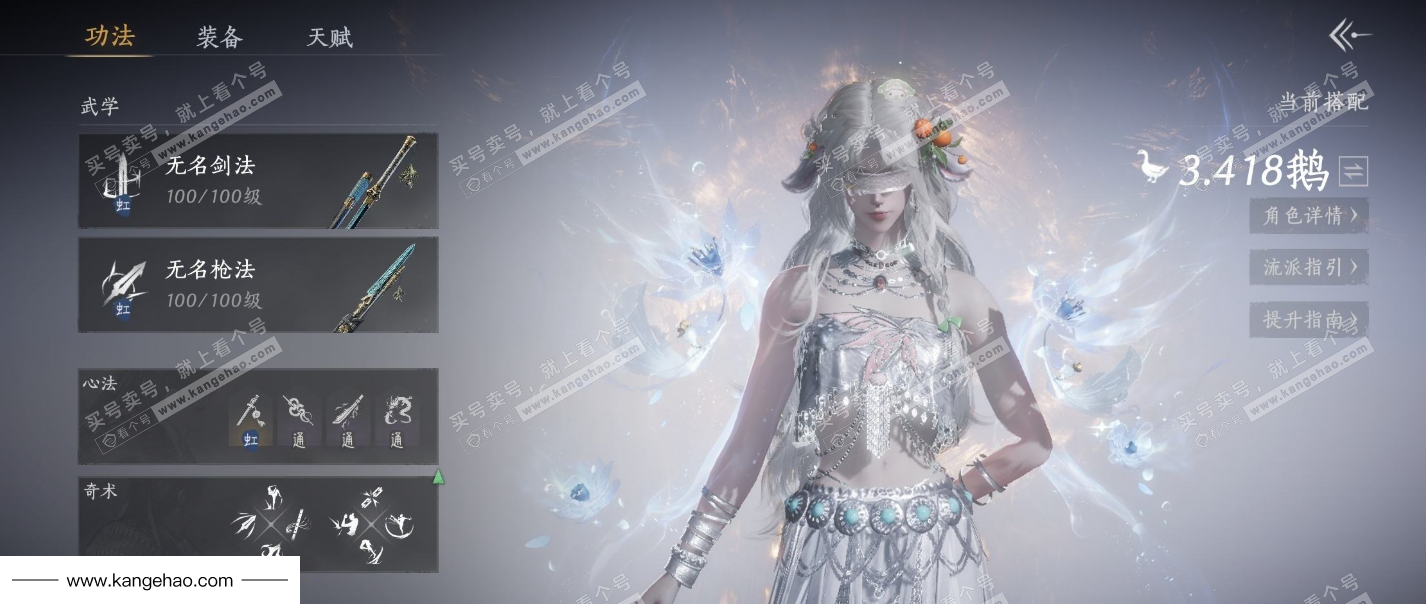This screenshot has width=1426, height=604.
Task: Open the 提升指南 guide
Action: (x=1309, y=320)
